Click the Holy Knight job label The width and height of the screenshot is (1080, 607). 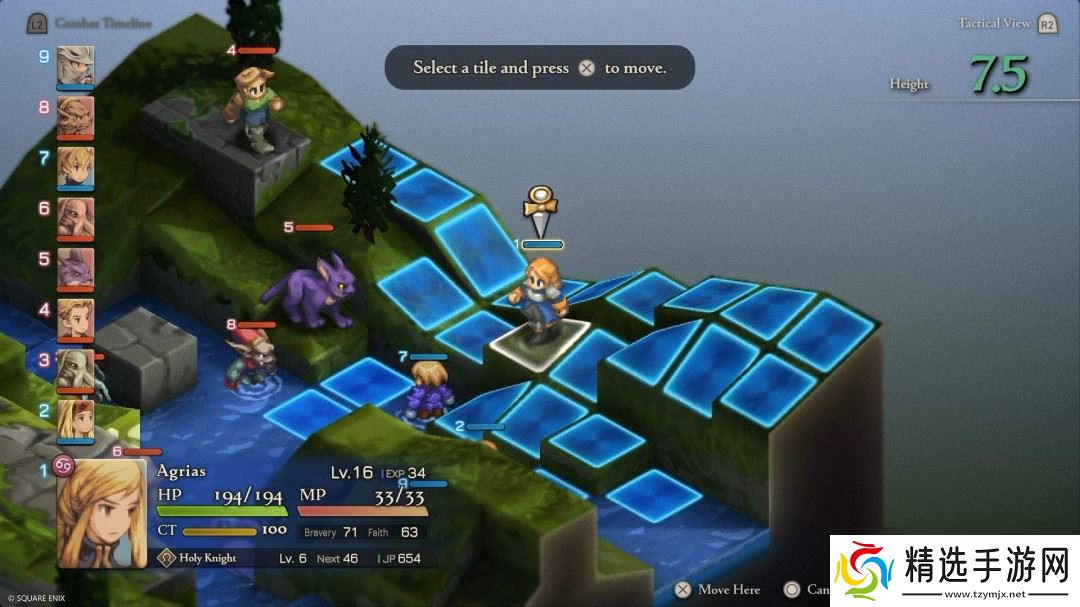click(208, 559)
